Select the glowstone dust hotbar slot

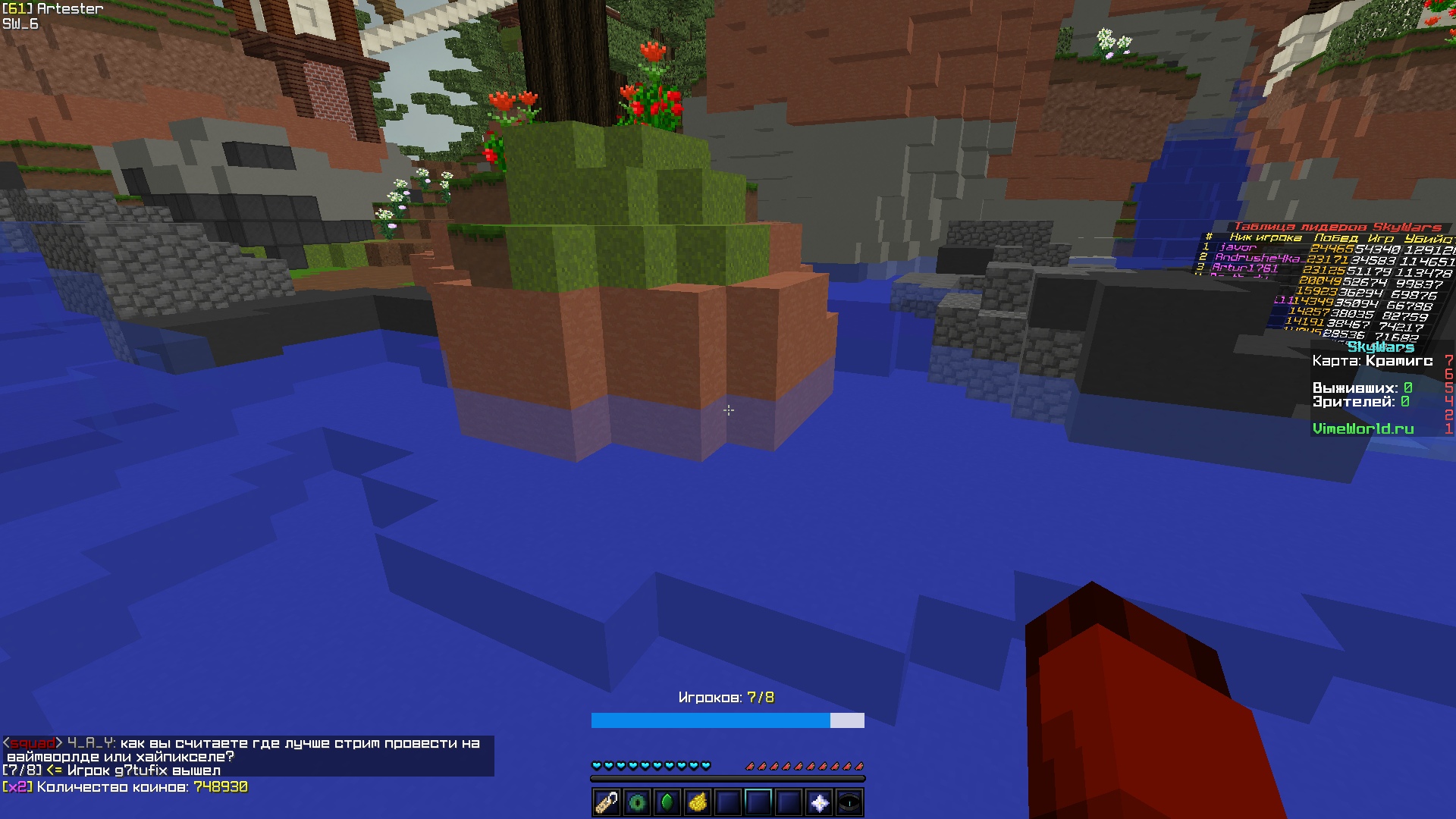pos(698,802)
